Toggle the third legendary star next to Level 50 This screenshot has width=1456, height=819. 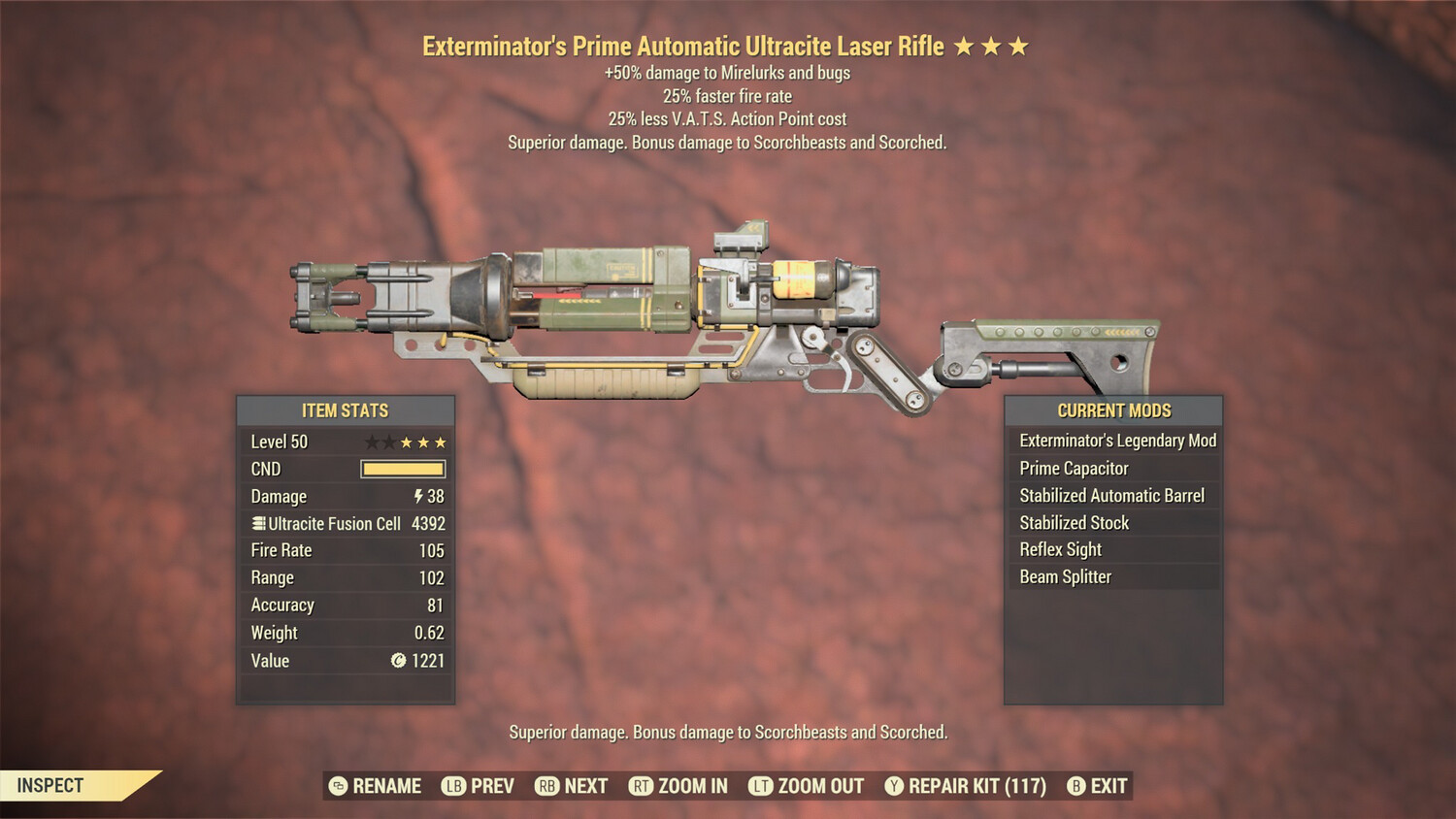pos(439,442)
